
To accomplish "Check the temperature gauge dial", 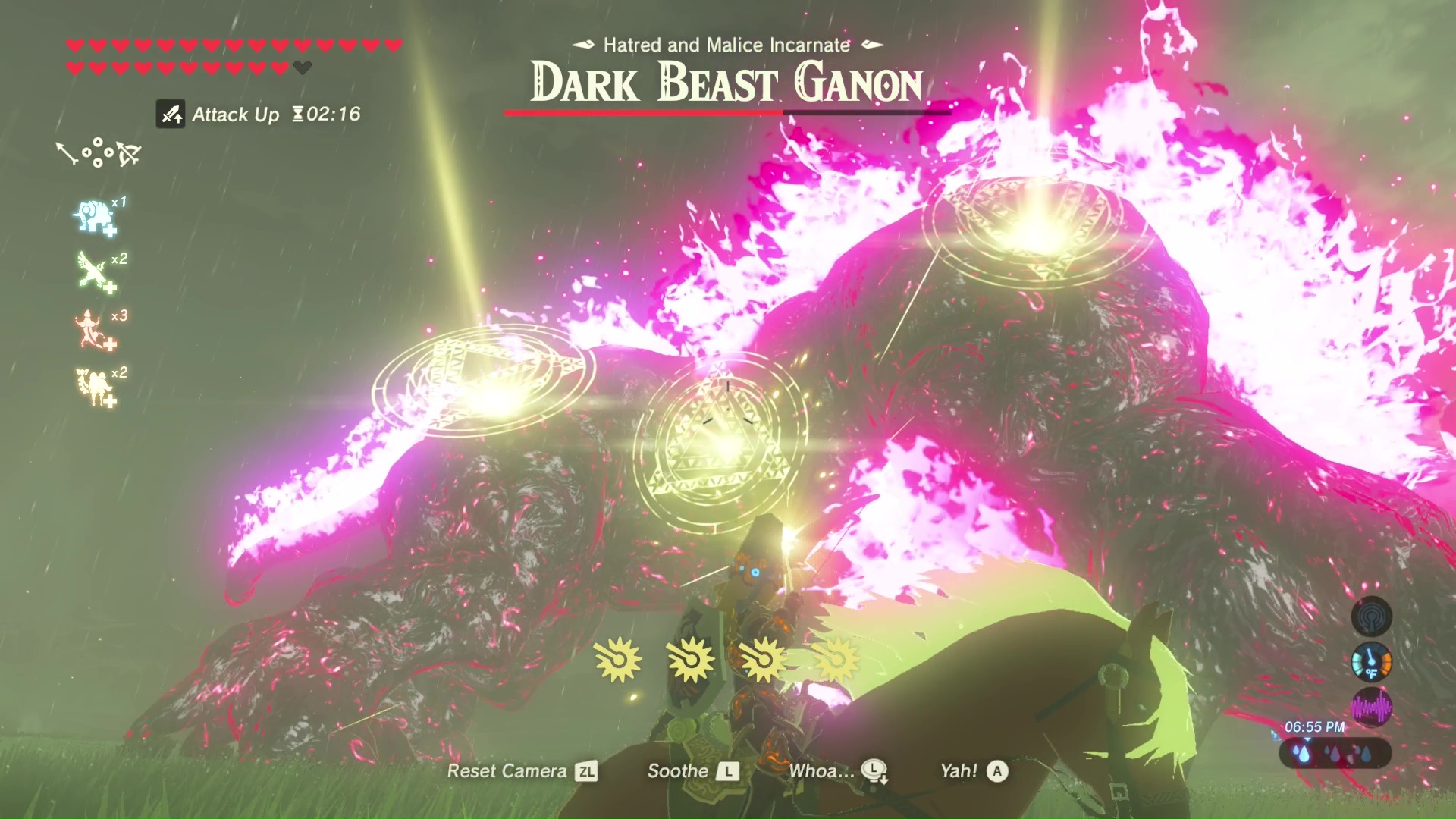I will tap(1371, 662).
